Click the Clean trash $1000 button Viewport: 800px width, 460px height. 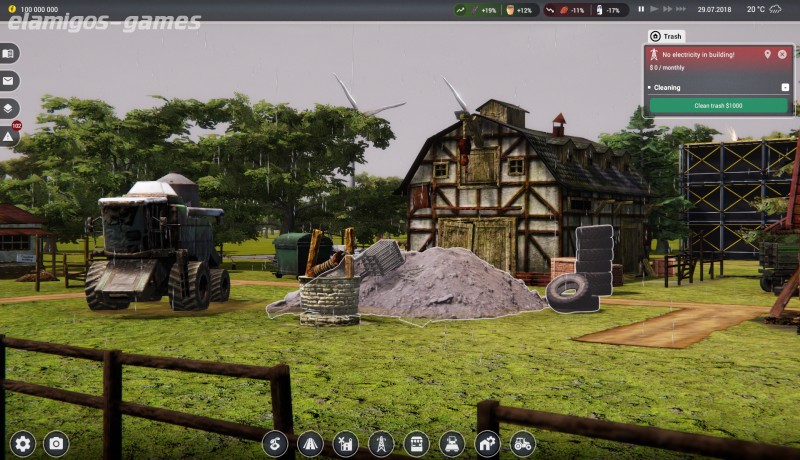pos(718,105)
